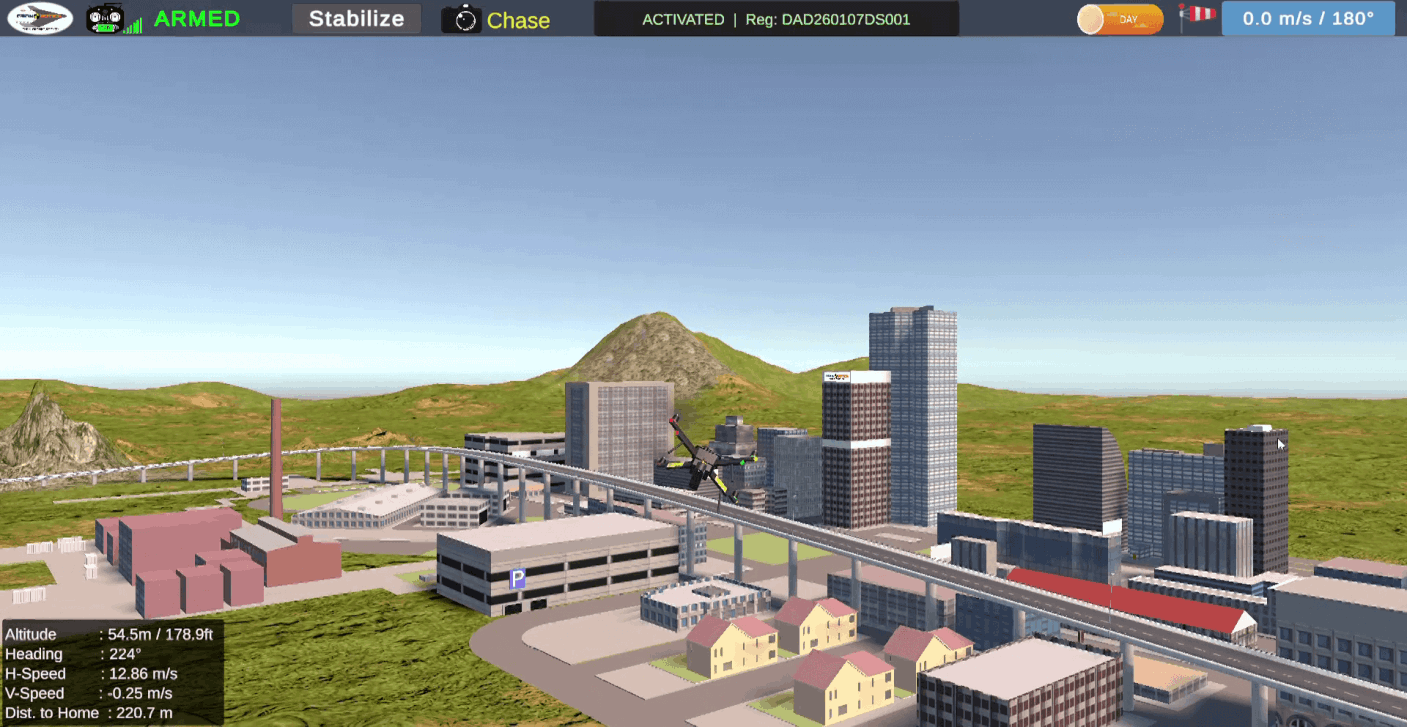Click the drone simulator logo icon

37,18
